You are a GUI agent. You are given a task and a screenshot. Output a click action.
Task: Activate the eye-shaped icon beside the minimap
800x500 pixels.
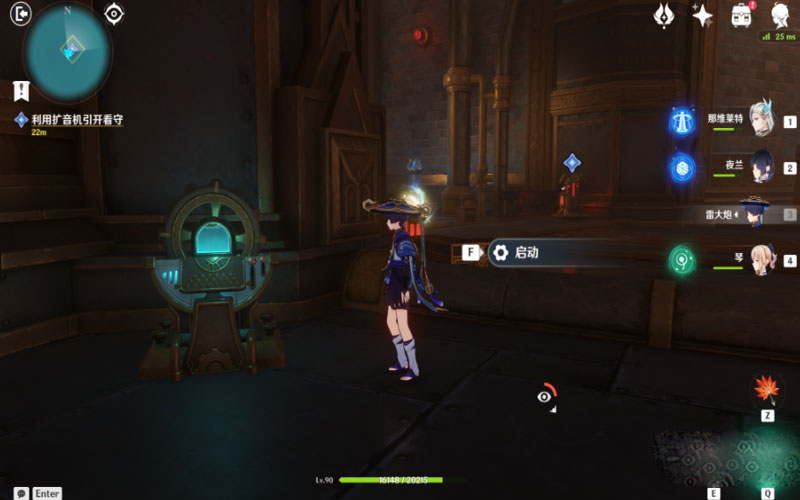(x=114, y=13)
